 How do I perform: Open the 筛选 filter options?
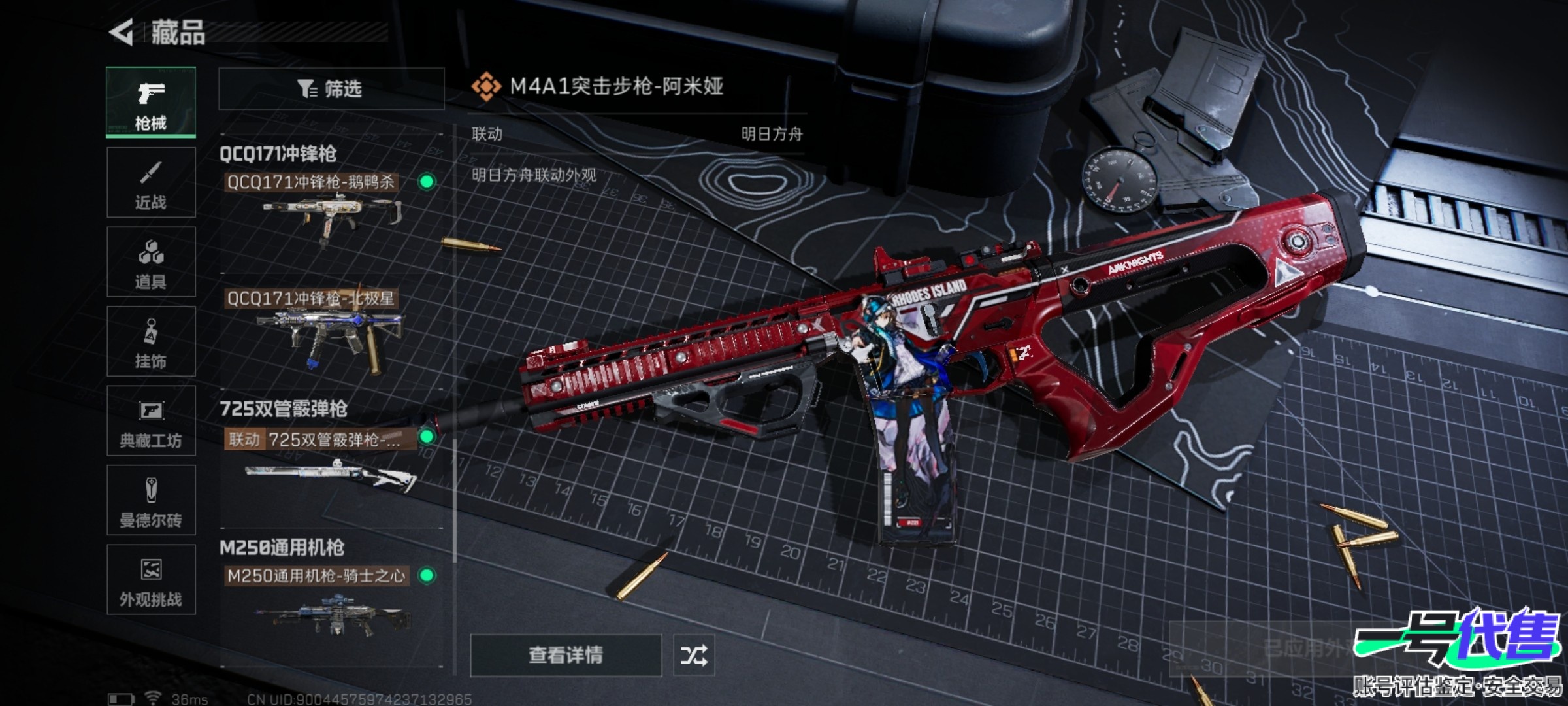pos(331,88)
